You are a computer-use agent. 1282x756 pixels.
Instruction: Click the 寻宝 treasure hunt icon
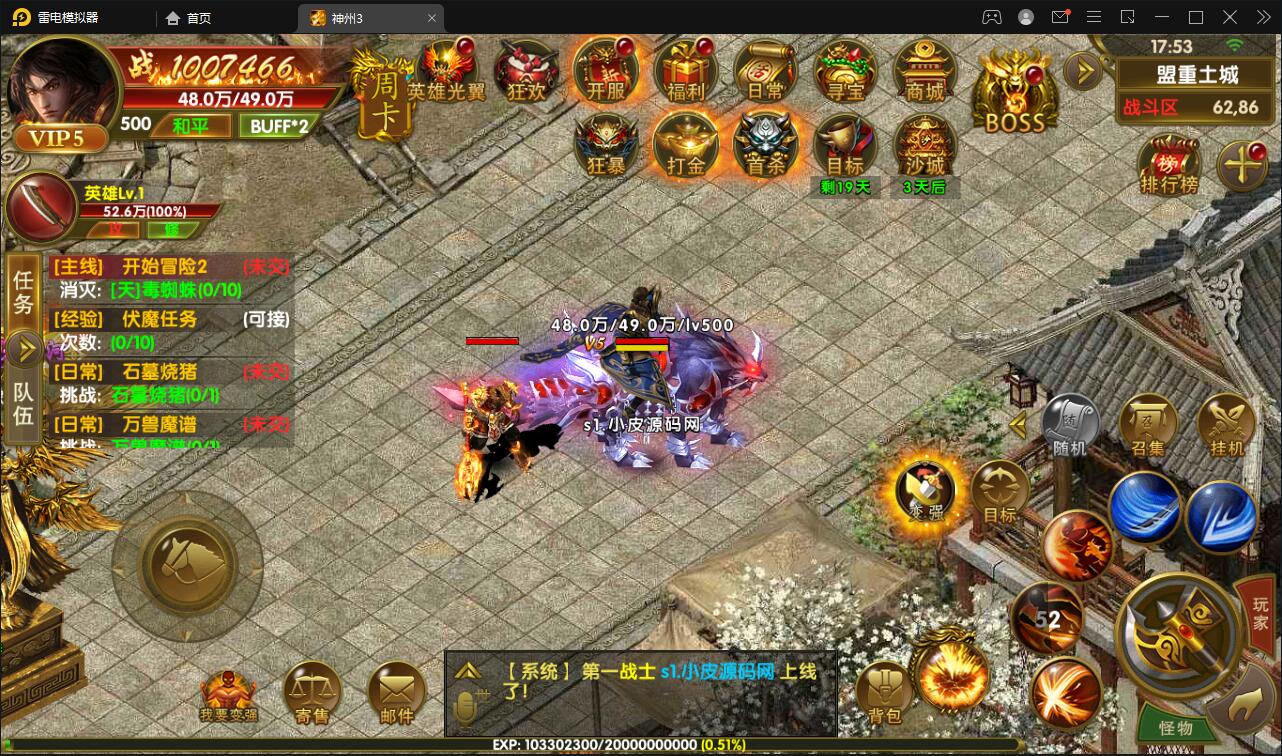click(844, 70)
